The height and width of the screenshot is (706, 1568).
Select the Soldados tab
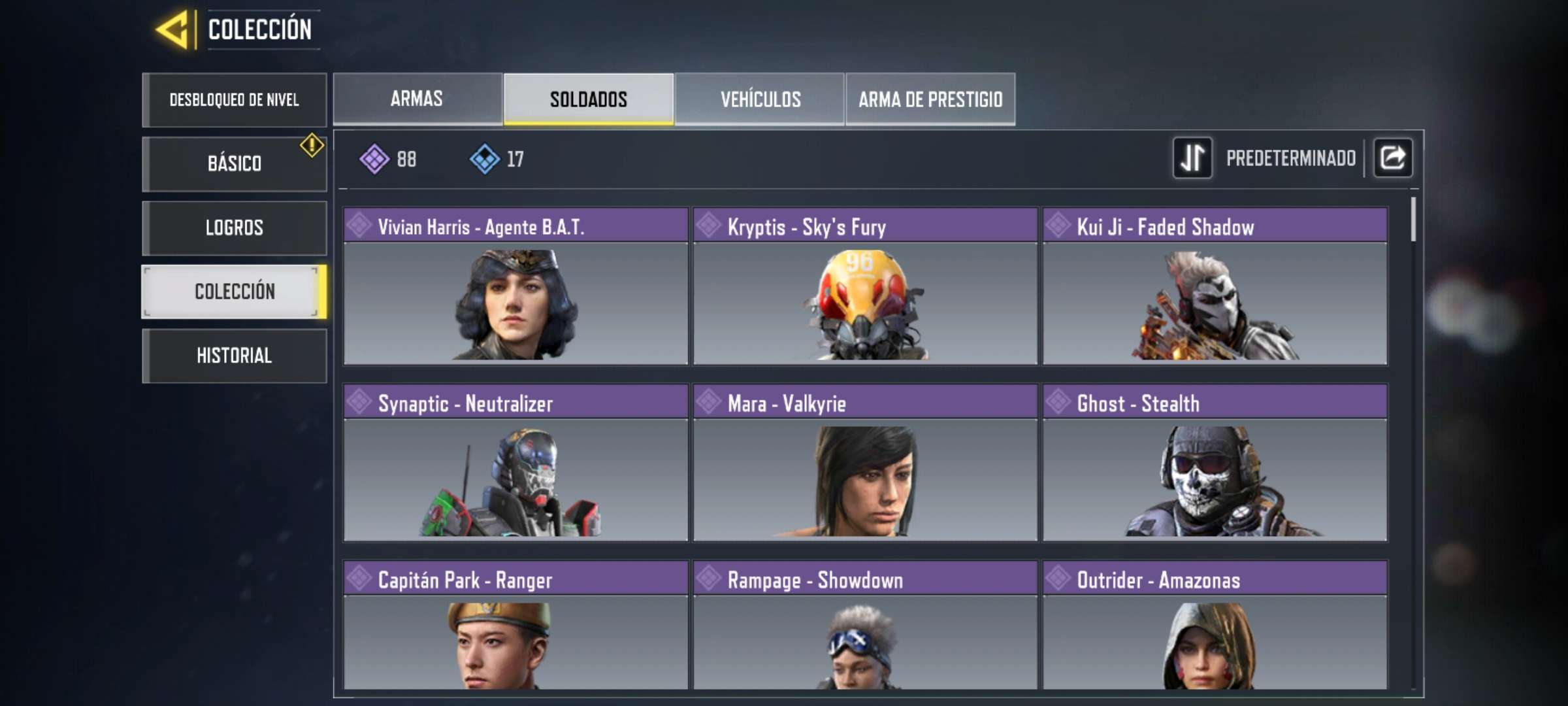(x=588, y=99)
